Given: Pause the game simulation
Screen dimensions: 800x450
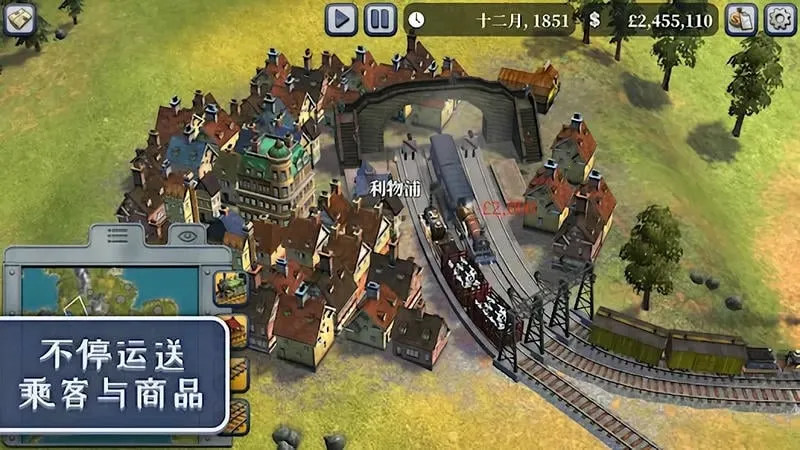Looking at the screenshot, I should [380, 18].
